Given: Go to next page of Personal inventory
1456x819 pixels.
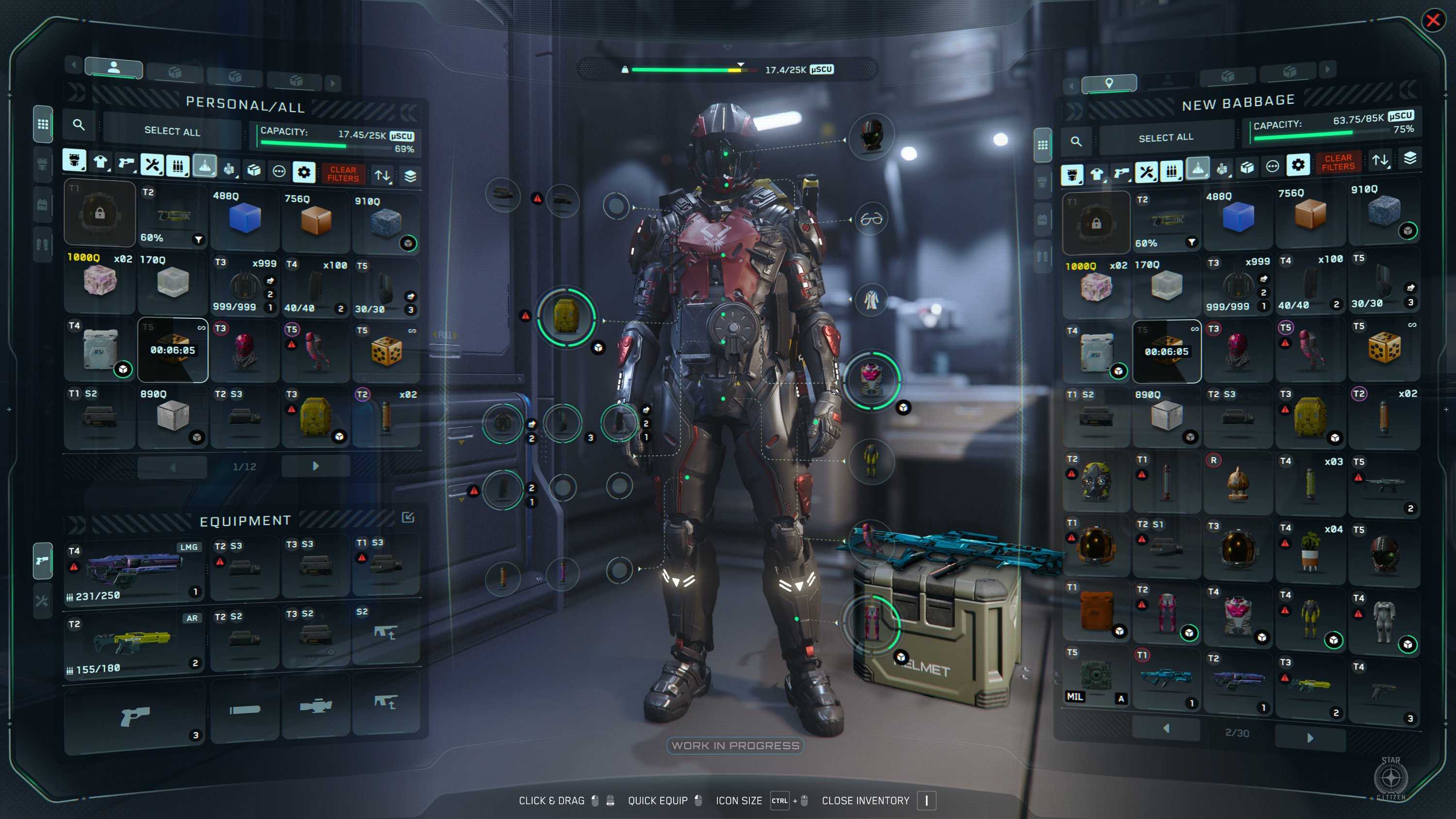Looking at the screenshot, I should [315, 466].
